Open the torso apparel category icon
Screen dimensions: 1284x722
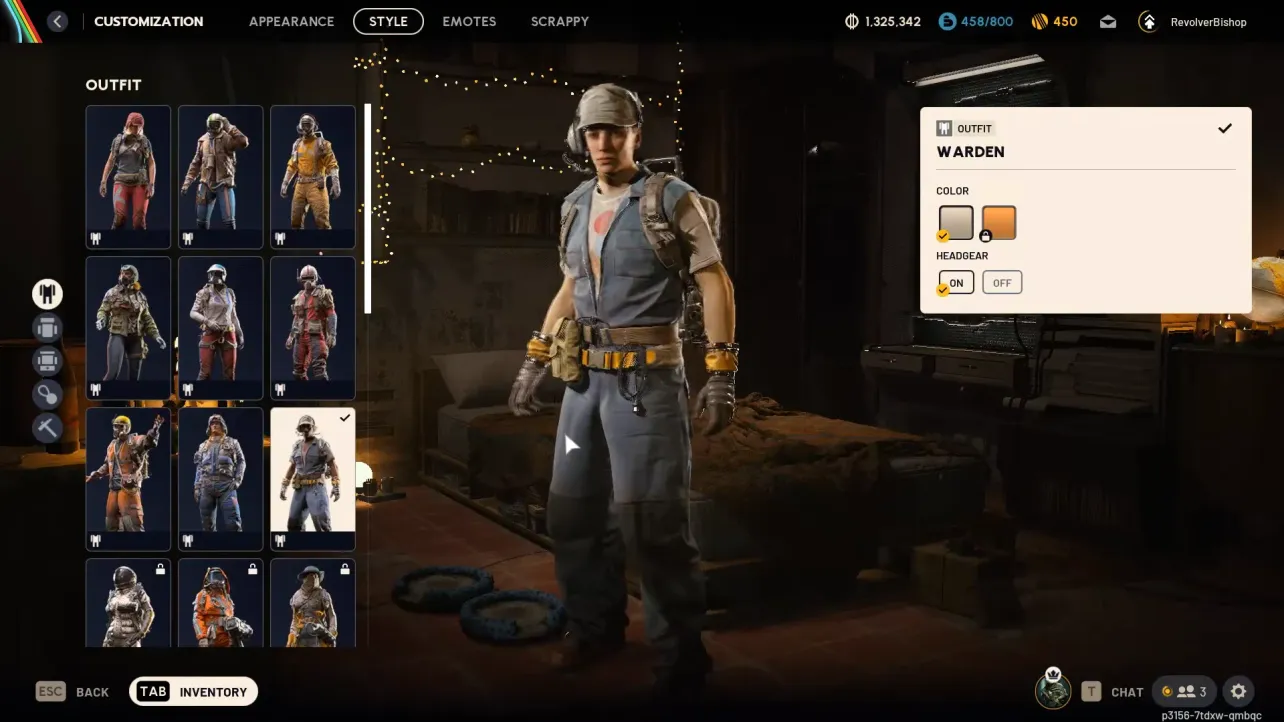tap(46, 328)
